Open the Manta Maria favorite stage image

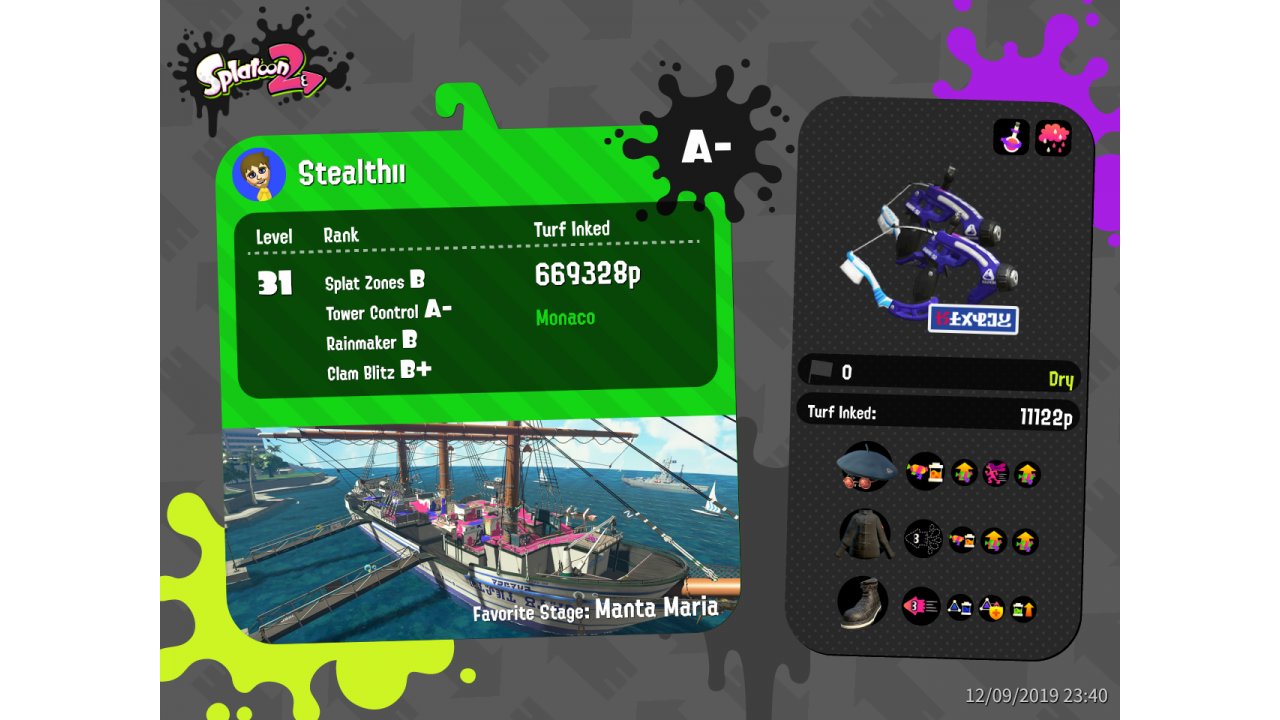[x=480, y=530]
